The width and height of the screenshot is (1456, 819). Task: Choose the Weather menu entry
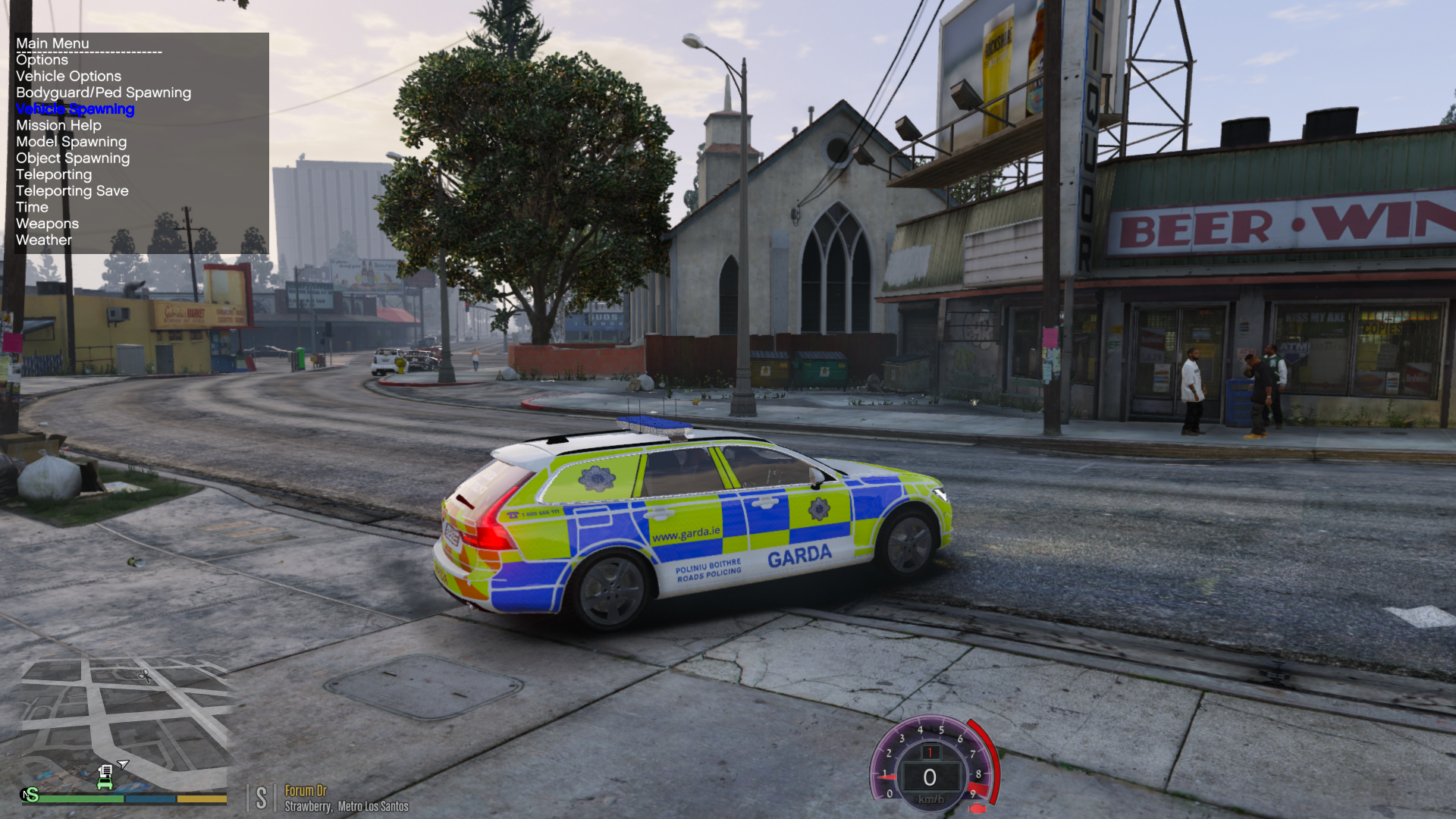[x=44, y=240]
